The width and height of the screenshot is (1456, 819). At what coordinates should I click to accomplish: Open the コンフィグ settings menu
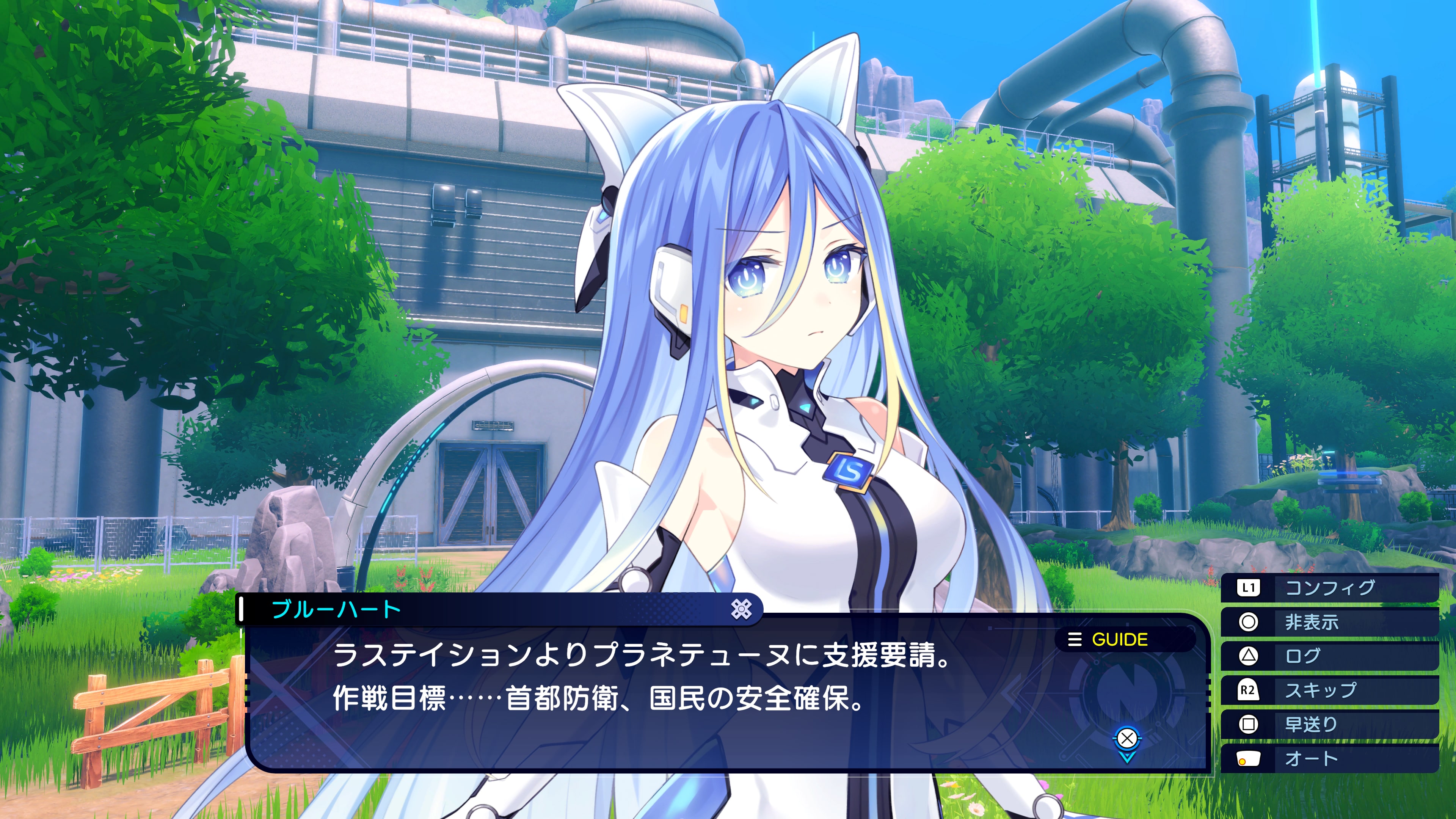coord(1329,588)
